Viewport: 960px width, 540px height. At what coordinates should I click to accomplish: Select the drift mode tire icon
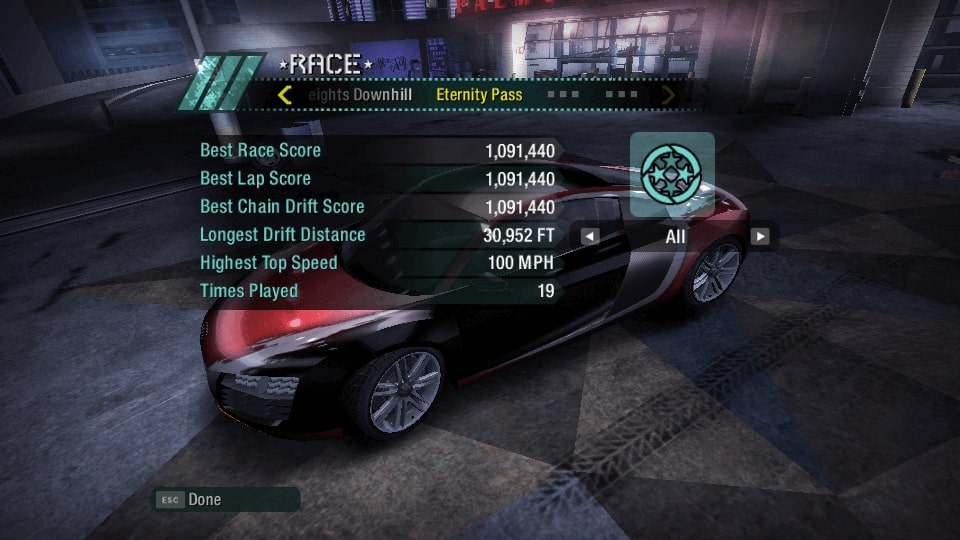[672, 174]
